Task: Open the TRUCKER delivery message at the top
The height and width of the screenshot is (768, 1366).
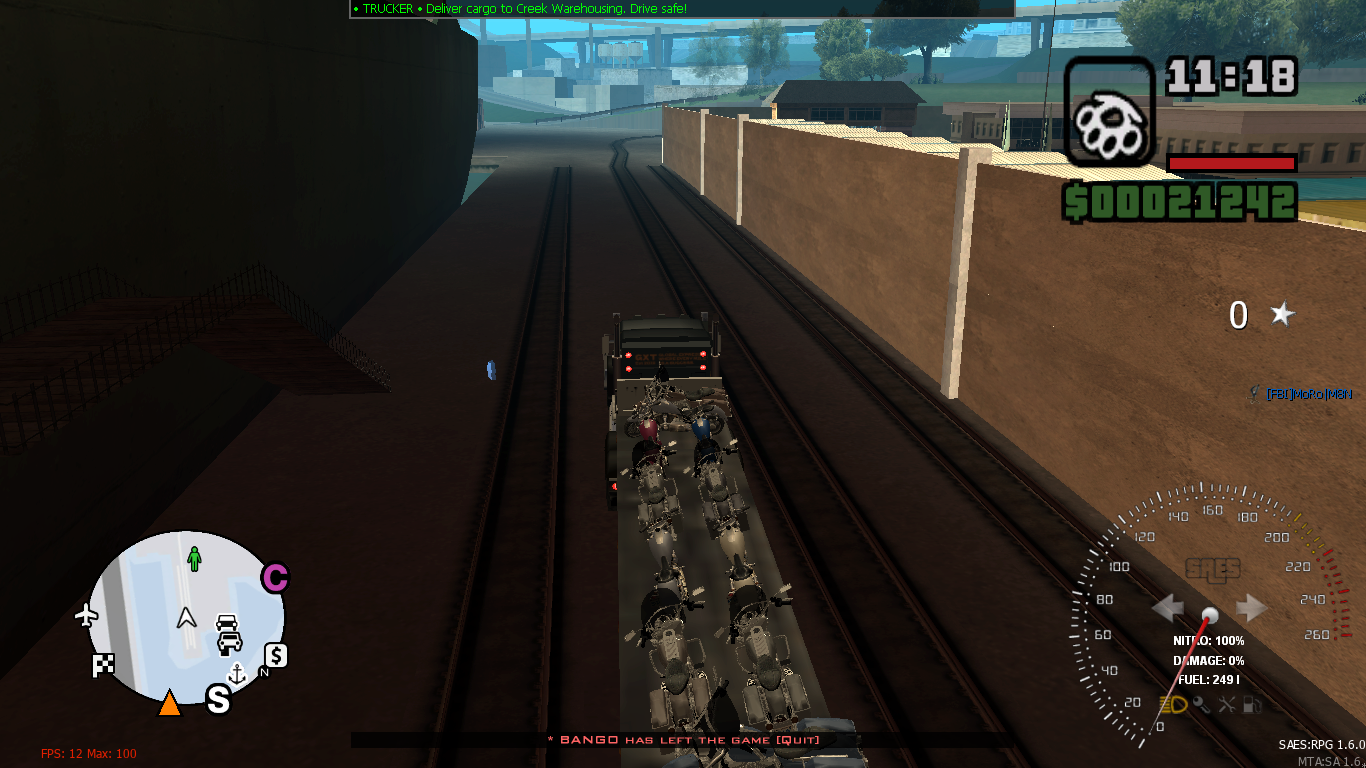Action: (x=520, y=8)
